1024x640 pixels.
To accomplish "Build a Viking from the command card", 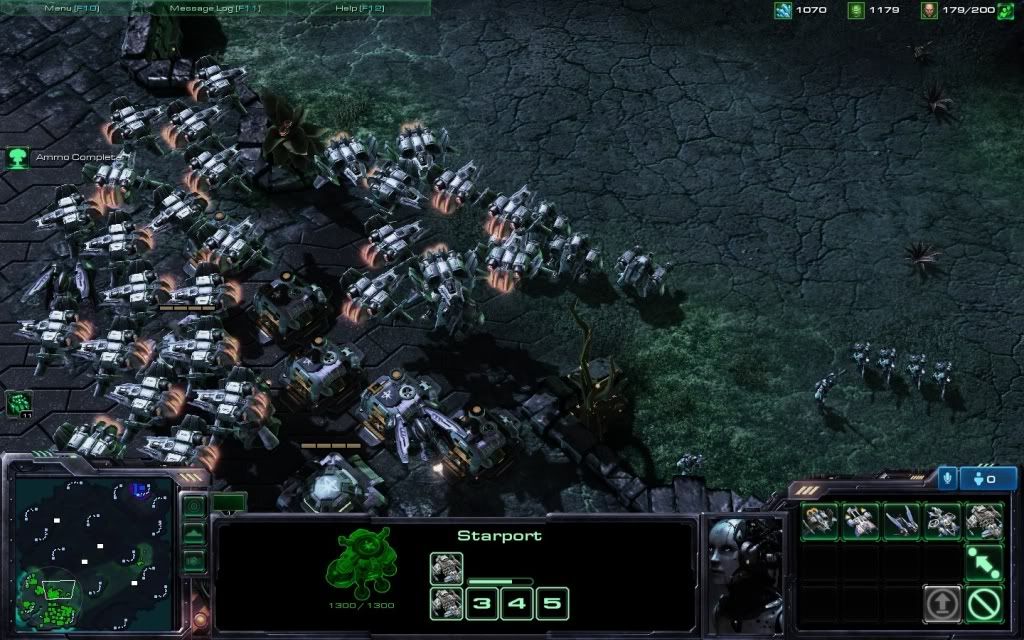I will coord(819,520).
